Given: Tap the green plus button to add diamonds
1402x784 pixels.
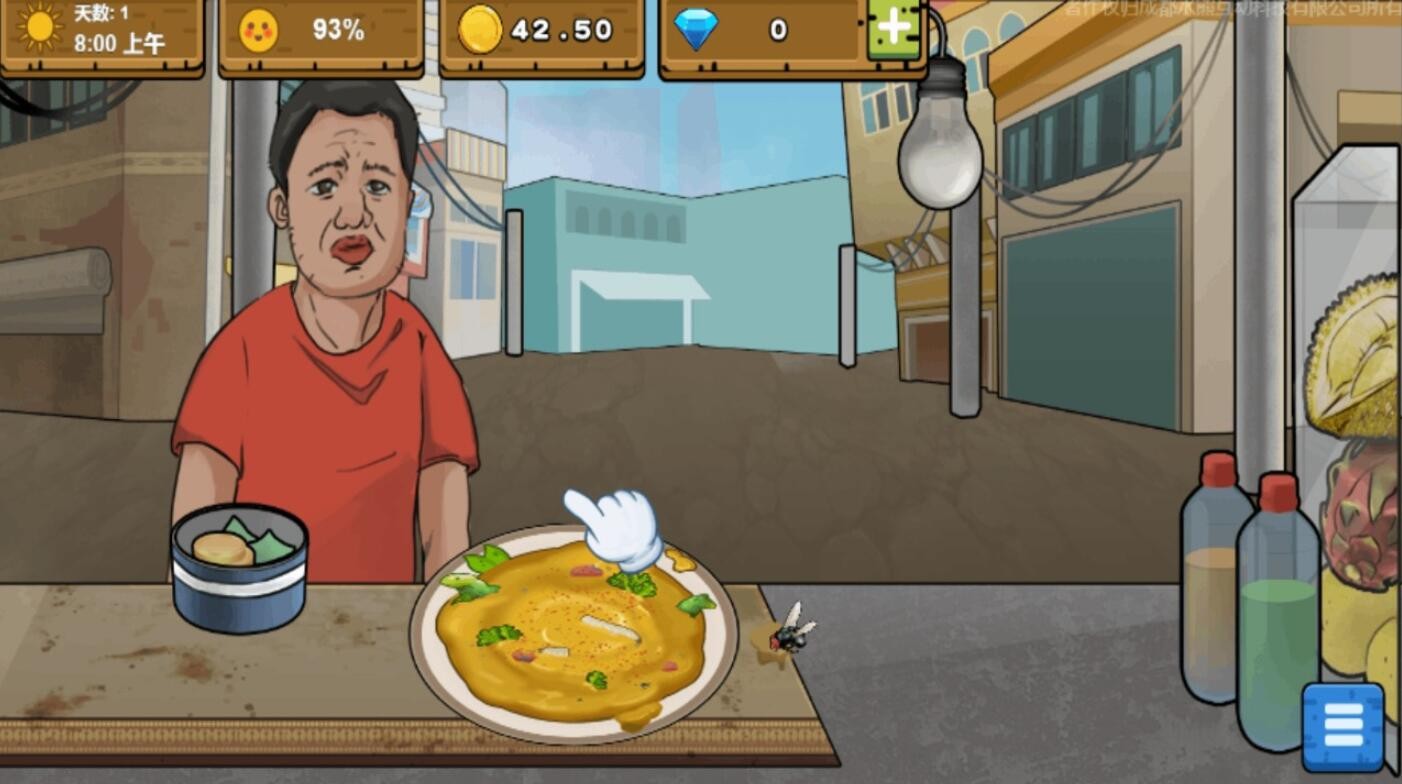Looking at the screenshot, I should pos(894,29).
